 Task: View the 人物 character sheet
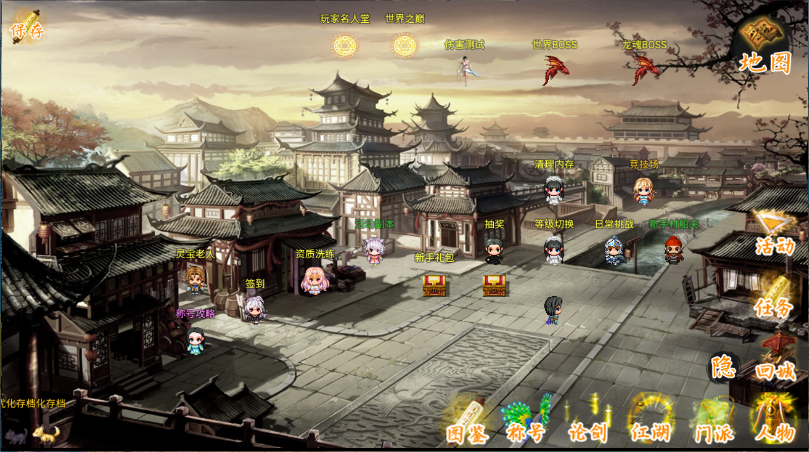tap(775, 425)
